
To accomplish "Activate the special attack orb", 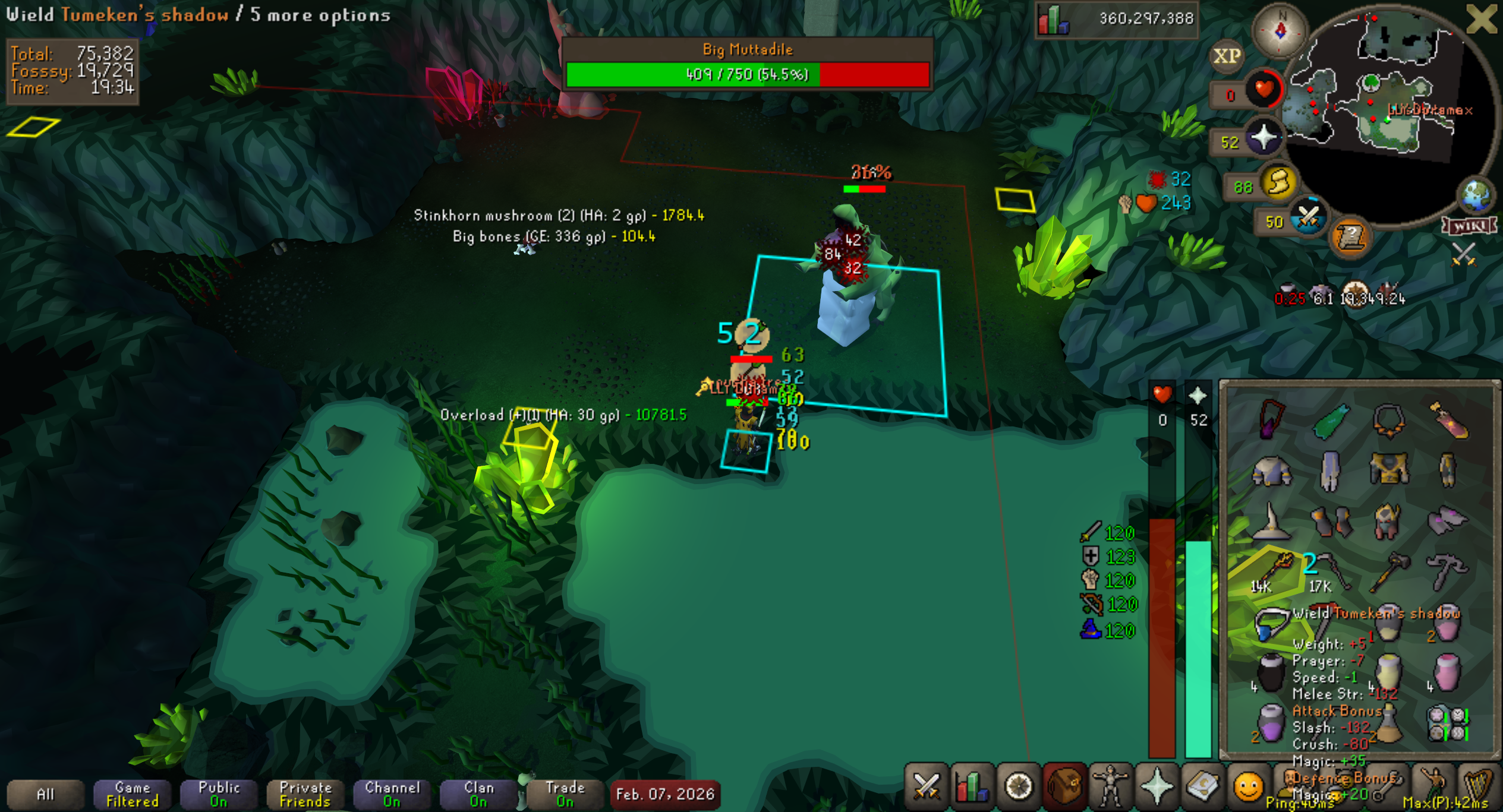I will click(x=1307, y=218).
